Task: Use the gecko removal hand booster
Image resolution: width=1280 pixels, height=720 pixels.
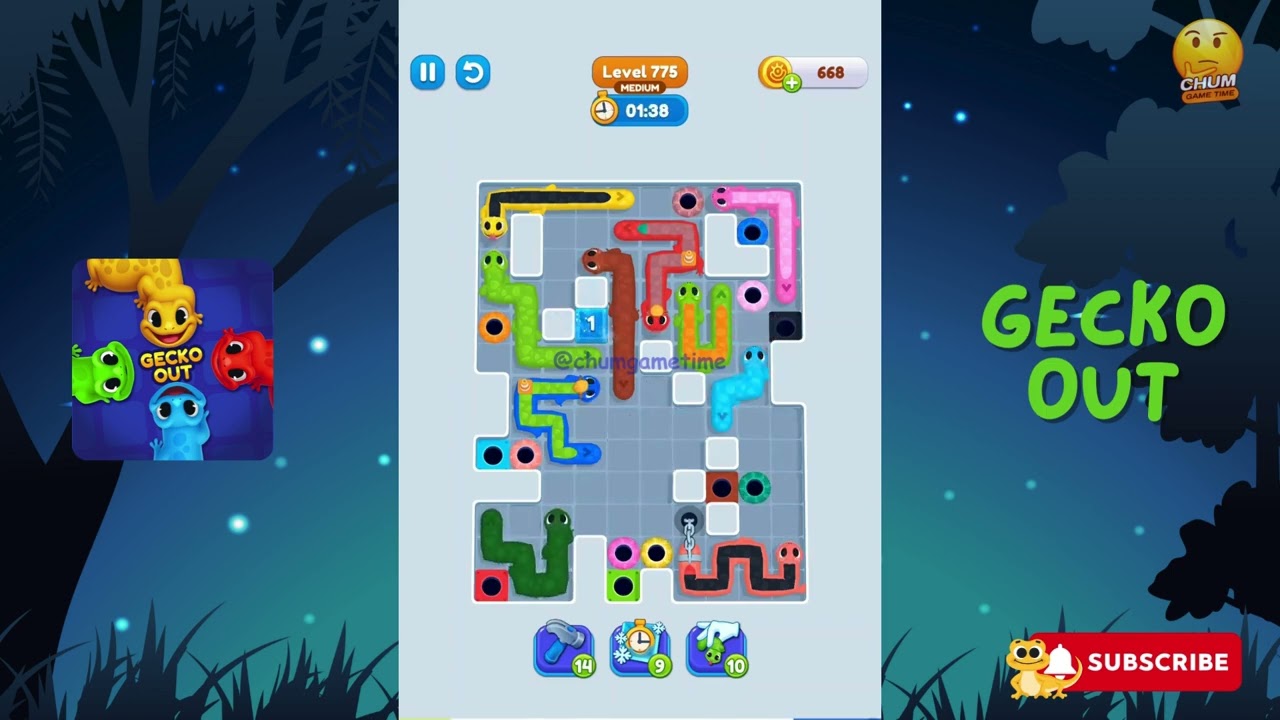Action: (x=716, y=649)
